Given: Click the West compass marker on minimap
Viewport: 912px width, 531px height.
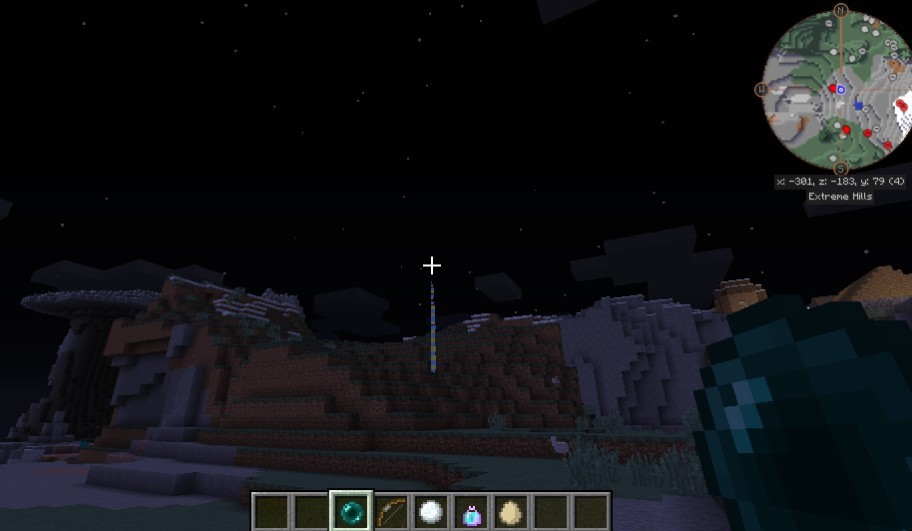Looking at the screenshot, I should [762, 90].
